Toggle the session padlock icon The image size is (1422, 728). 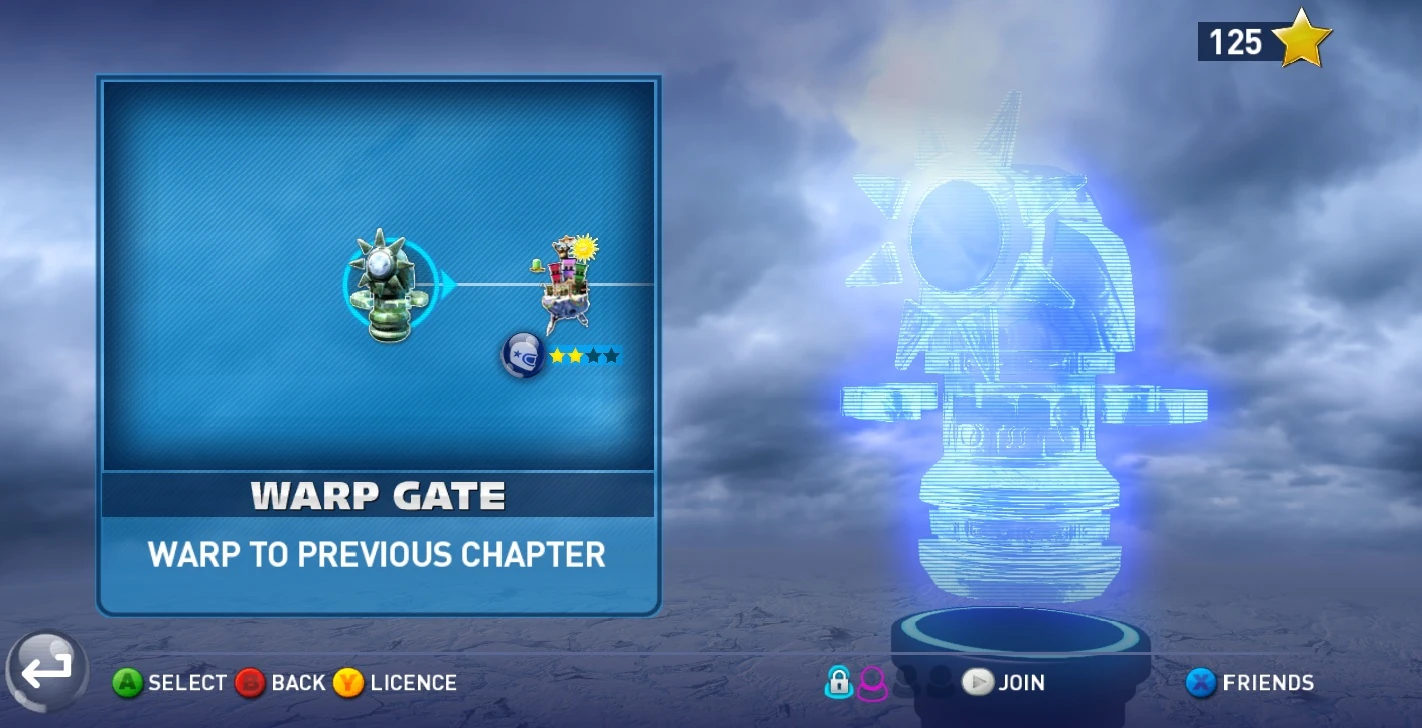point(838,682)
